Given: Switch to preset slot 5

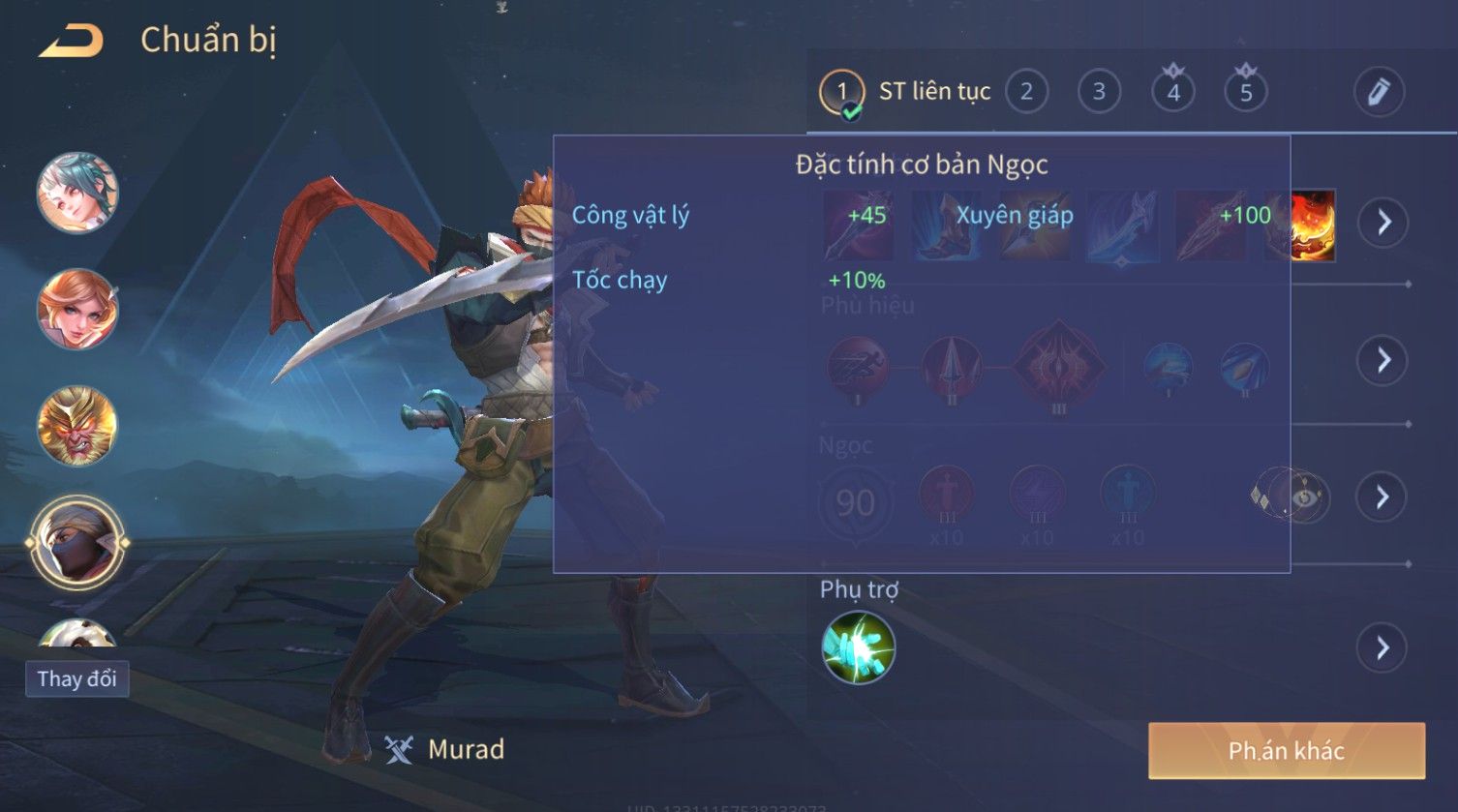Looking at the screenshot, I should coord(1246,92).
